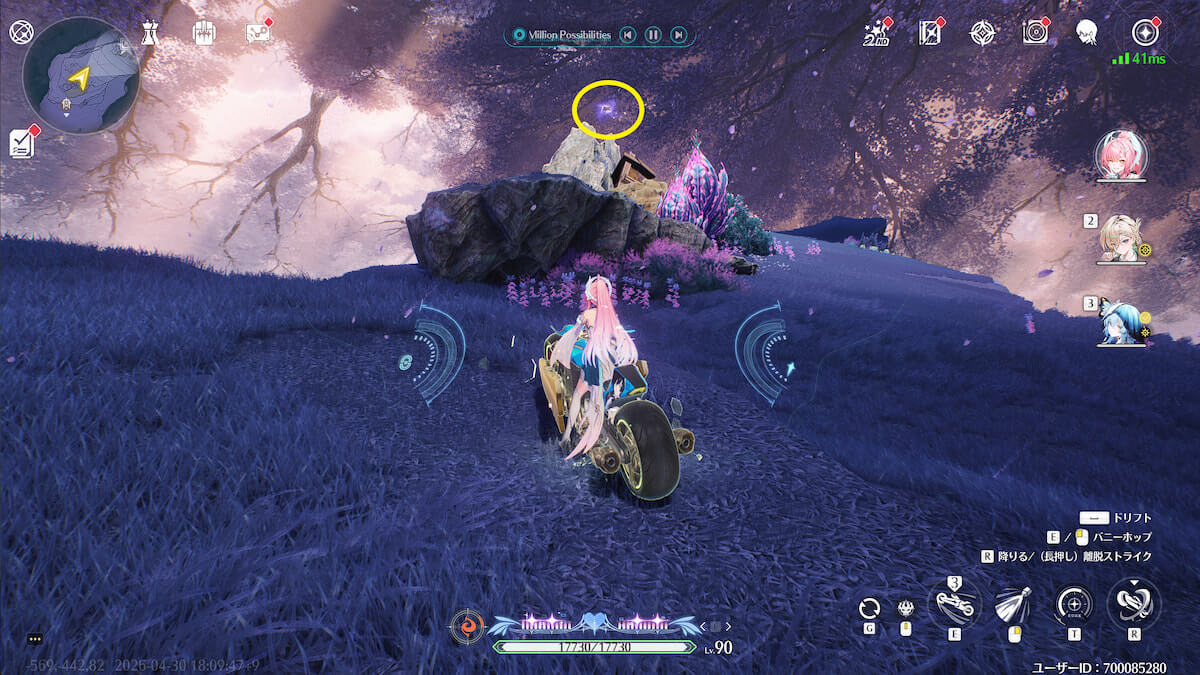Activate the motorcycle skill icon
Image resolution: width=1200 pixels, height=675 pixels.
tap(953, 604)
